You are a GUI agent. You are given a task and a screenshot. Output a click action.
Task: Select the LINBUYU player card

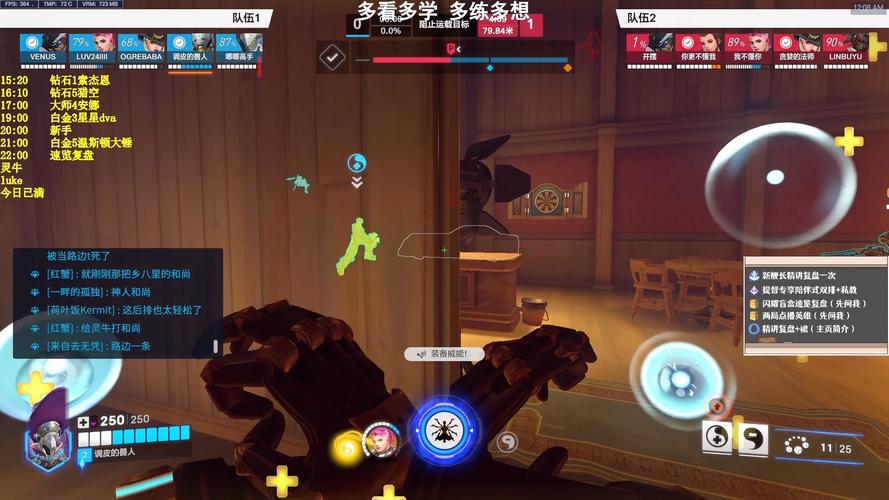pos(846,47)
